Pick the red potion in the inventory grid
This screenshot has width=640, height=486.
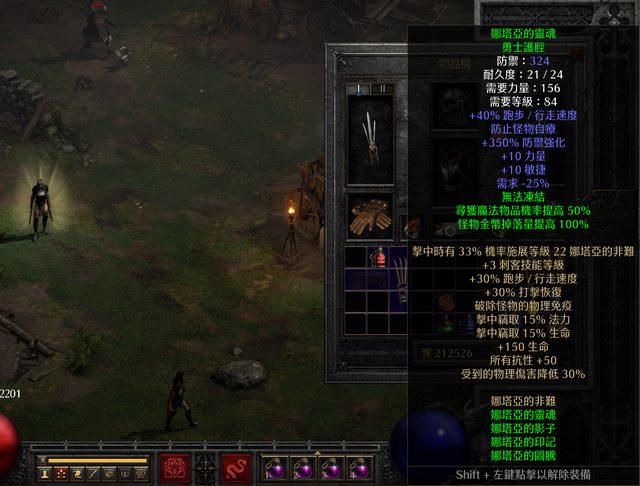pyautogui.click(x=380, y=259)
